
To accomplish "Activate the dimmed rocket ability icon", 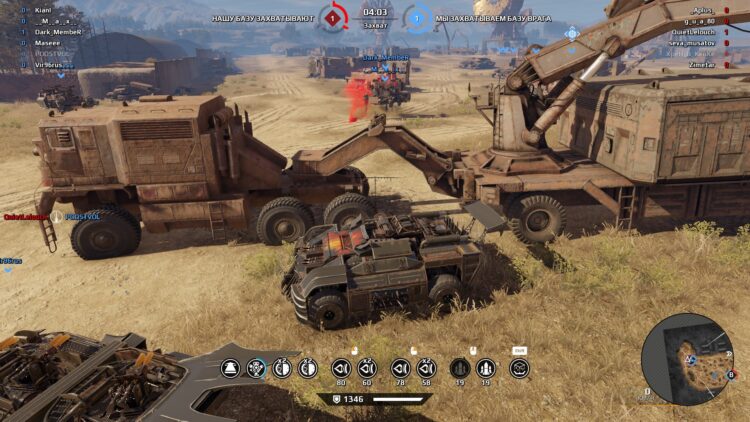I will (x=460, y=368).
